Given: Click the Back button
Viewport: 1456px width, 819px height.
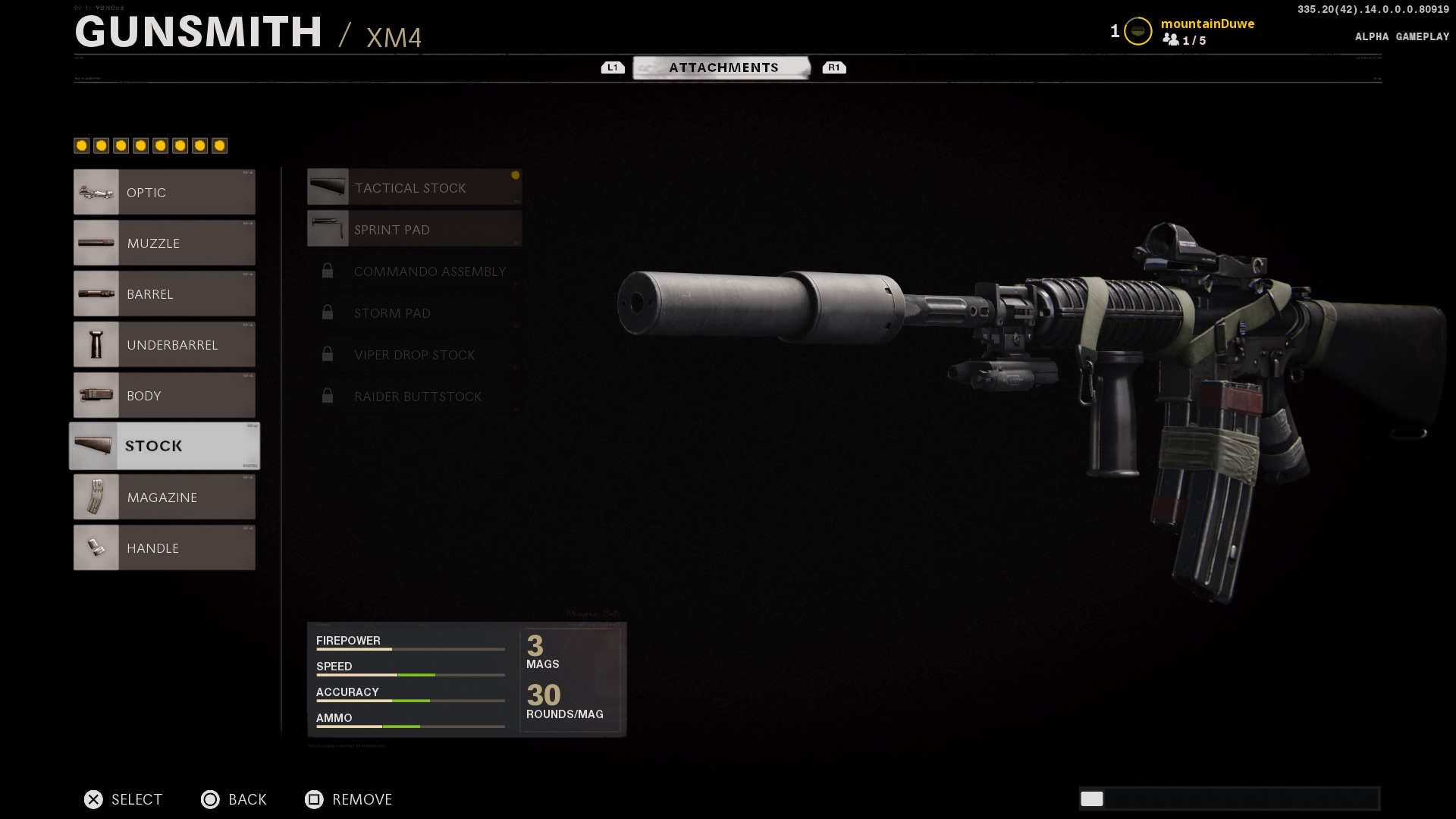Looking at the screenshot, I should 234,799.
